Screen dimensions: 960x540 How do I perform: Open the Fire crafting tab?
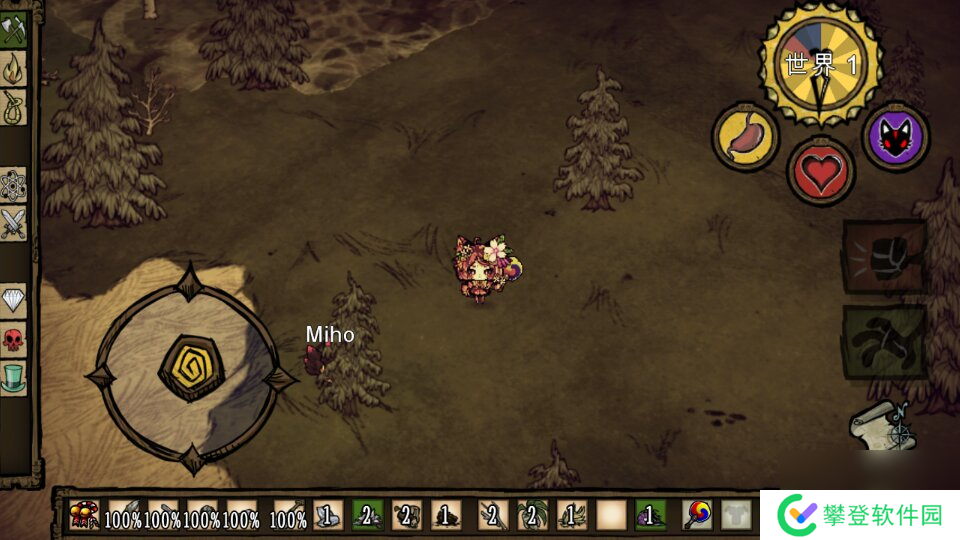point(13,67)
